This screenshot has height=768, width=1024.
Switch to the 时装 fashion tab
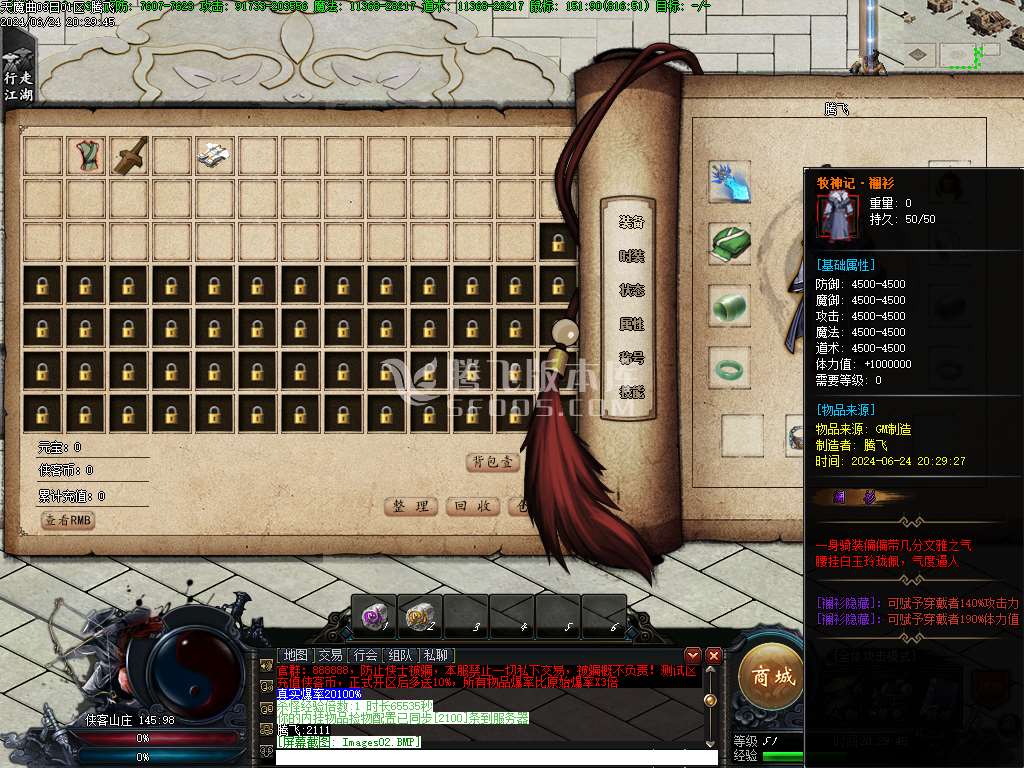coord(631,256)
